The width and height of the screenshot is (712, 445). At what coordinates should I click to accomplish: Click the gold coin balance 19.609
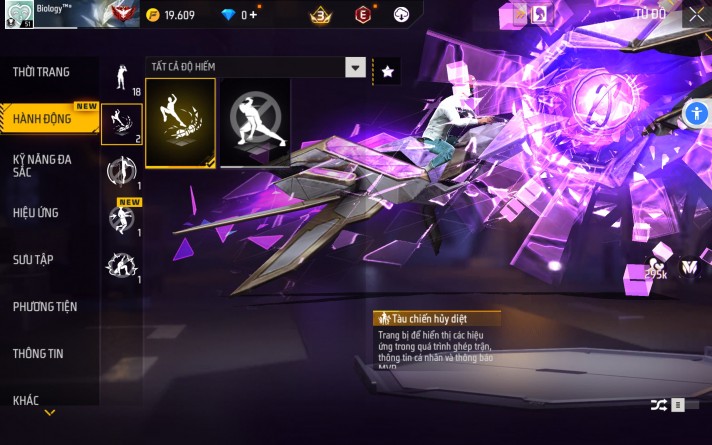coord(170,15)
